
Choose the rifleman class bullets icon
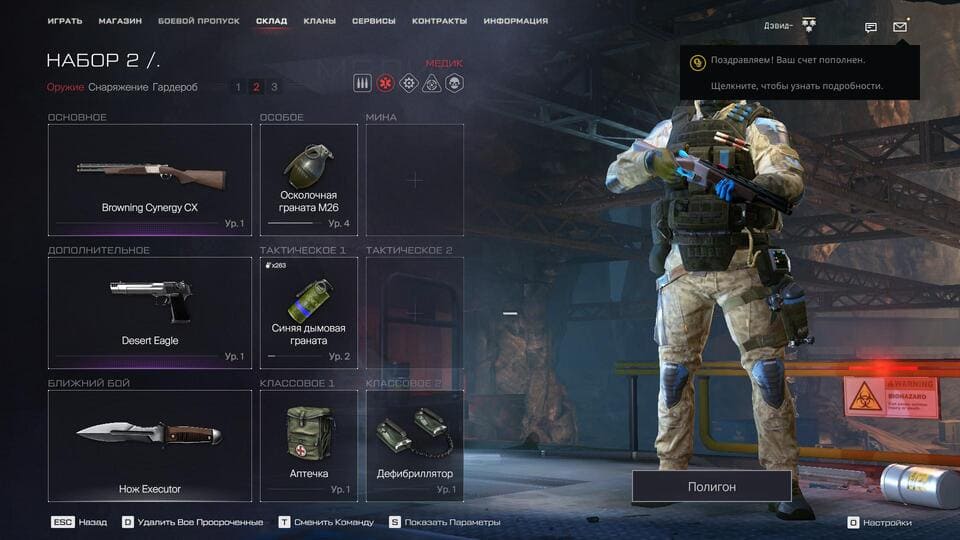[x=363, y=83]
